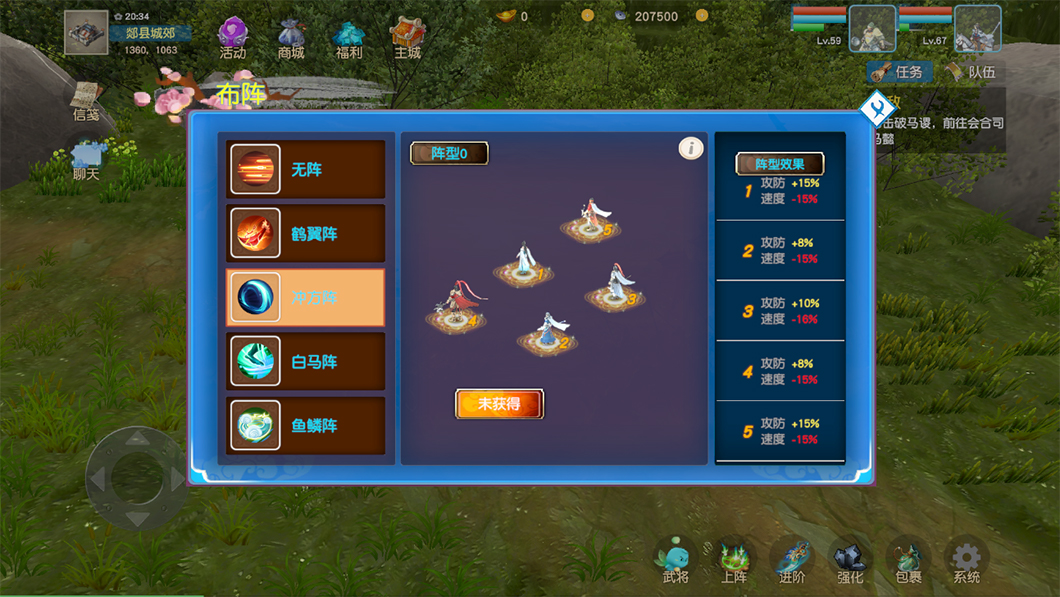Switch to the 队伍 team tab
The height and width of the screenshot is (597, 1060).
[971, 72]
